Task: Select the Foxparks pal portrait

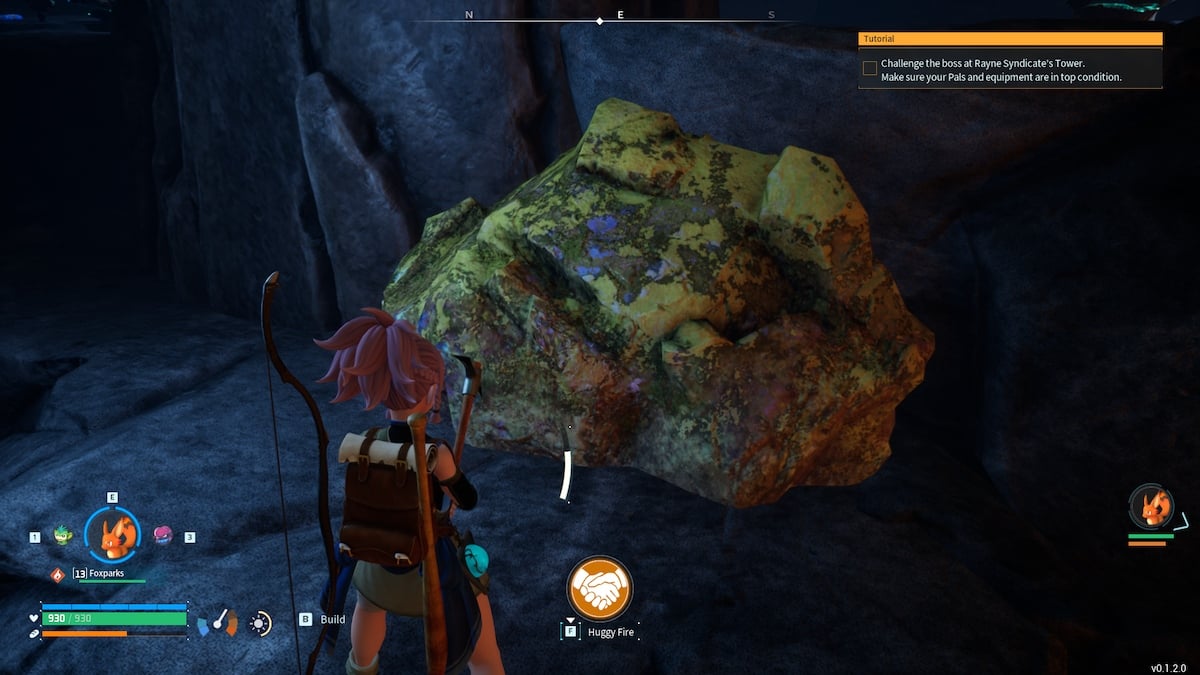Action: click(112, 536)
